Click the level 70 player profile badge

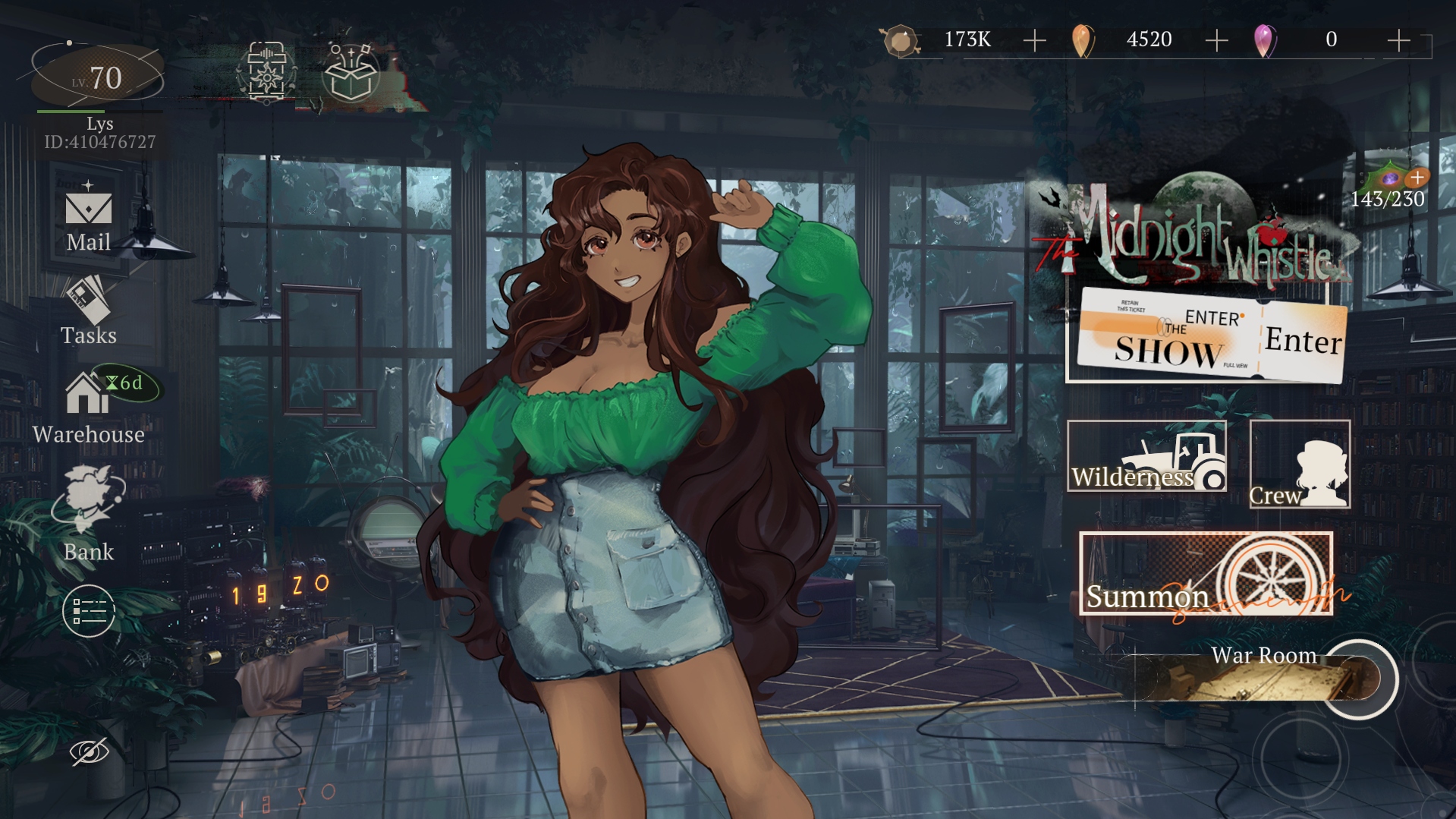pyautogui.click(x=98, y=77)
